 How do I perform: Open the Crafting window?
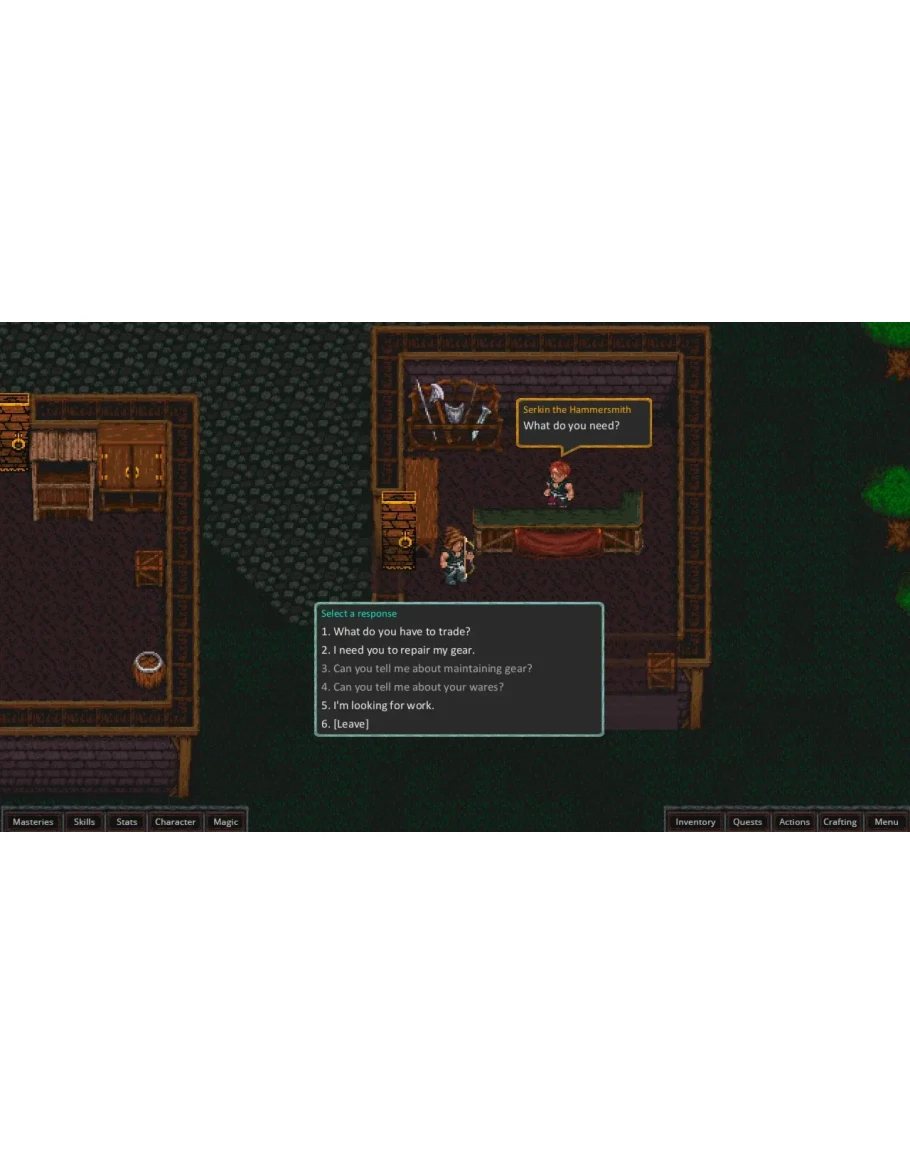(840, 822)
